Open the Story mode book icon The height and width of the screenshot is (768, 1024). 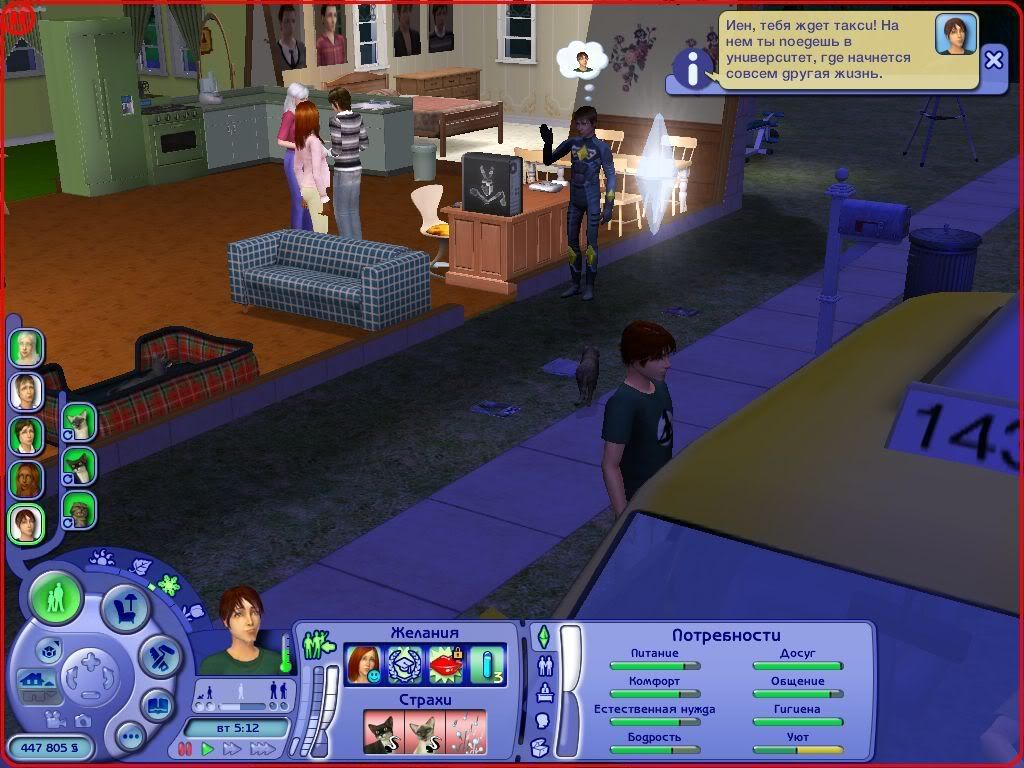pos(157,703)
